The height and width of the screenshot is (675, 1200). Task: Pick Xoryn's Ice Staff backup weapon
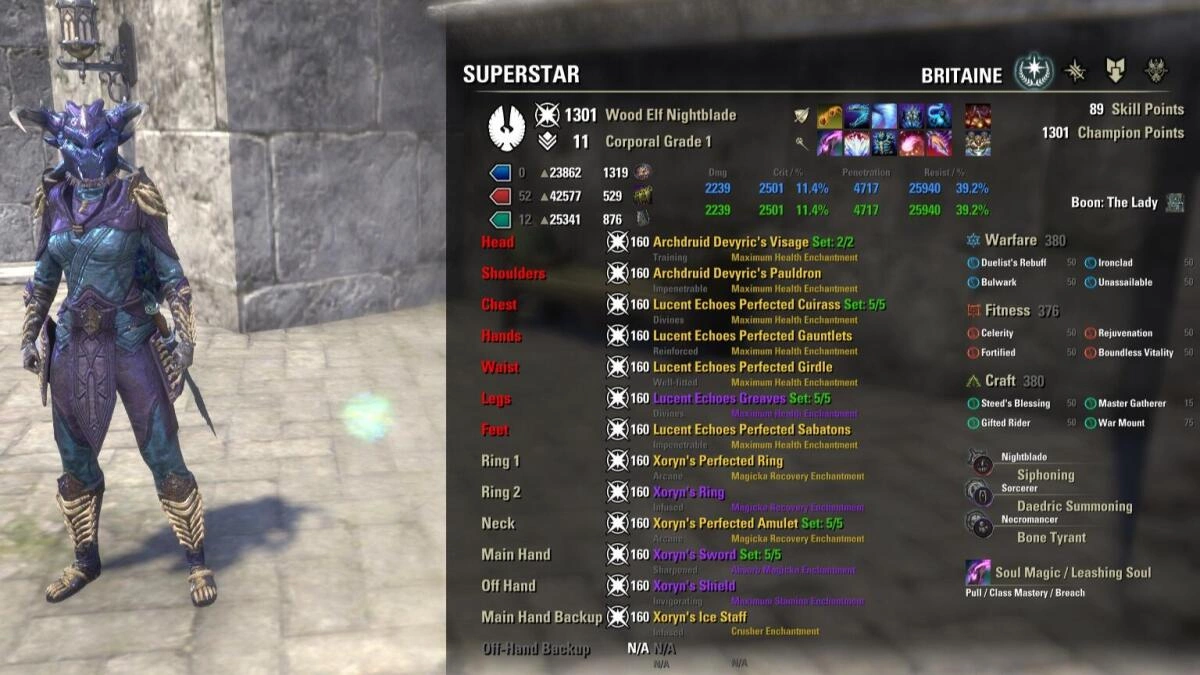(x=700, y=617)
